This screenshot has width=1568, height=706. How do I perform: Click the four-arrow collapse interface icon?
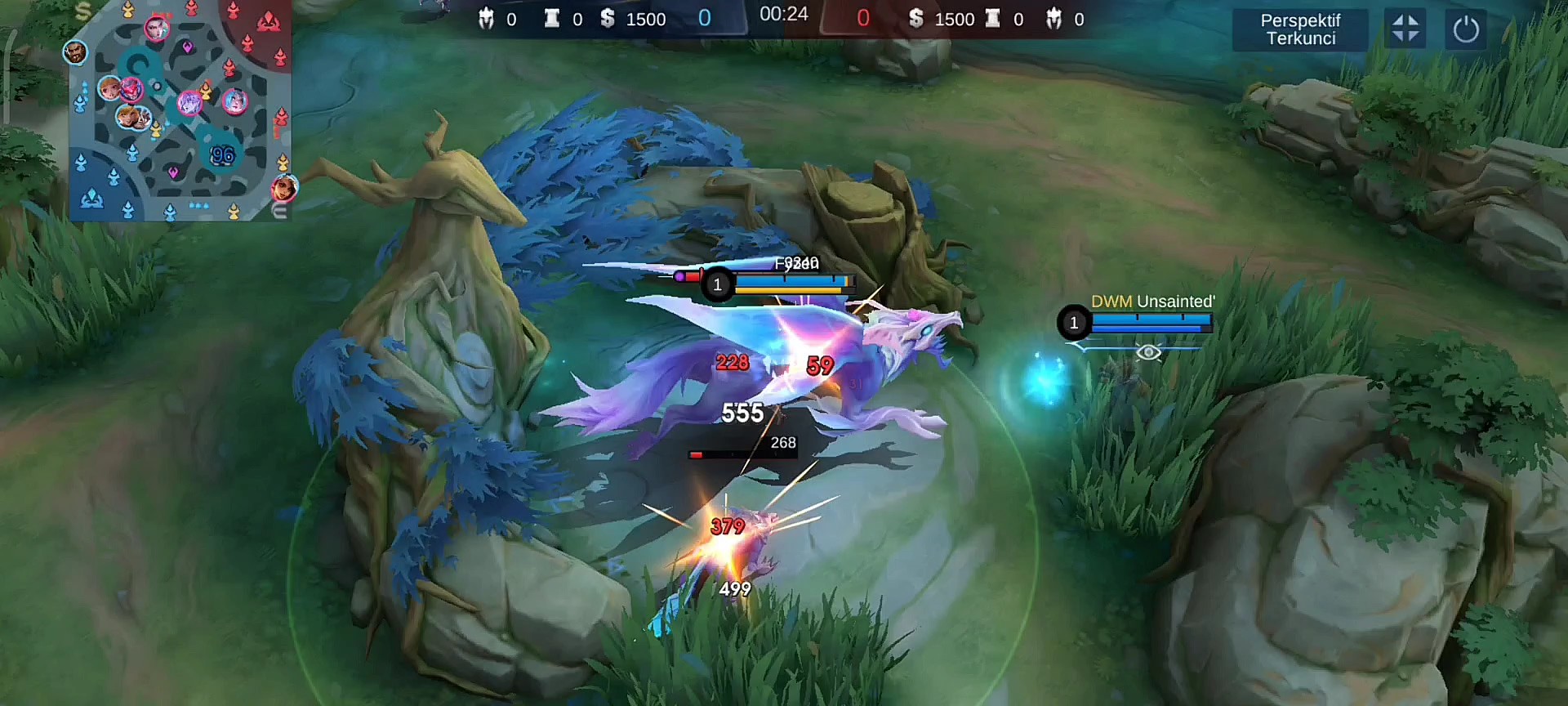(1405, 29)
